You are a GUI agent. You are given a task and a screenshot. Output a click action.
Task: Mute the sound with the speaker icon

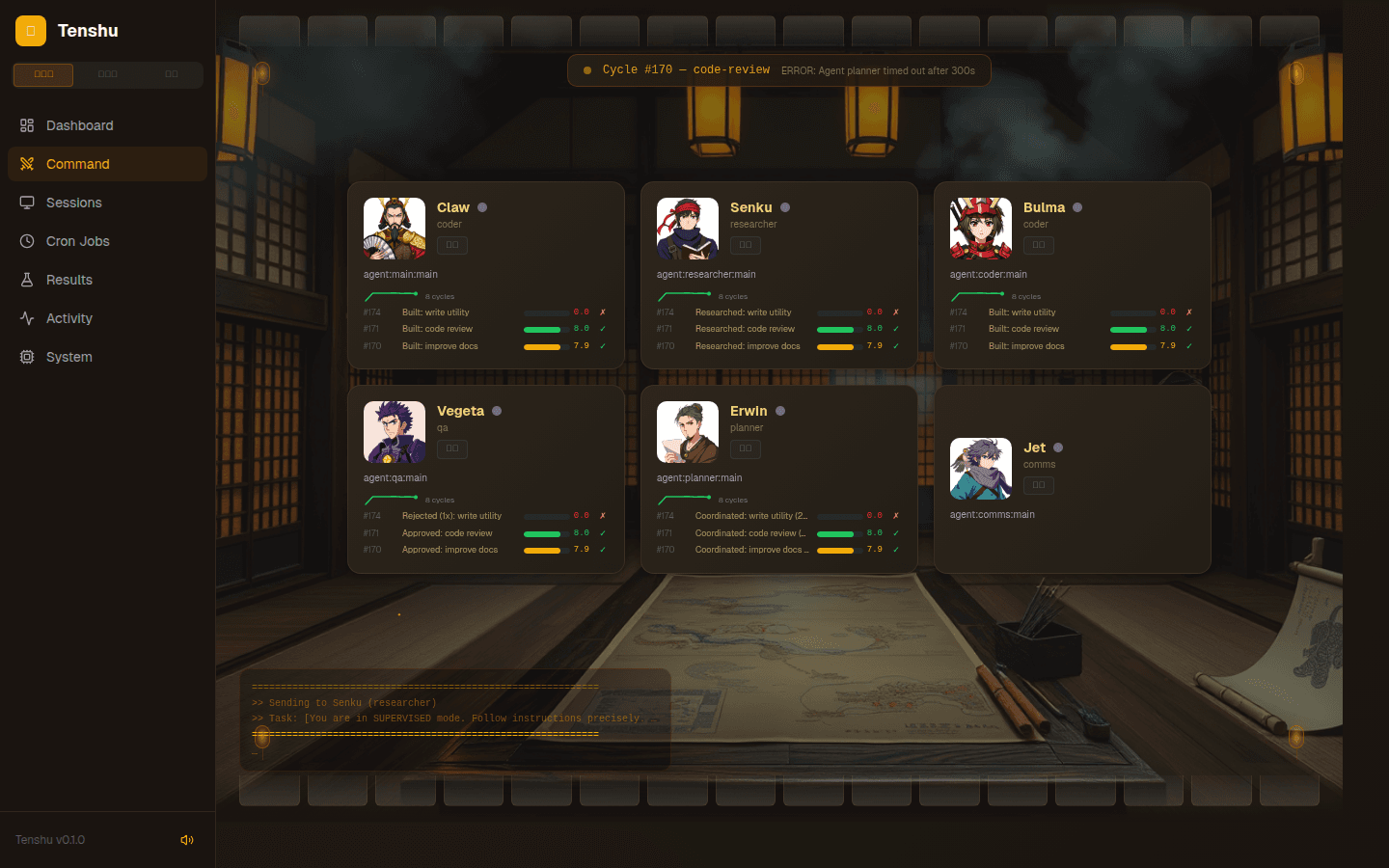(187, 839)
